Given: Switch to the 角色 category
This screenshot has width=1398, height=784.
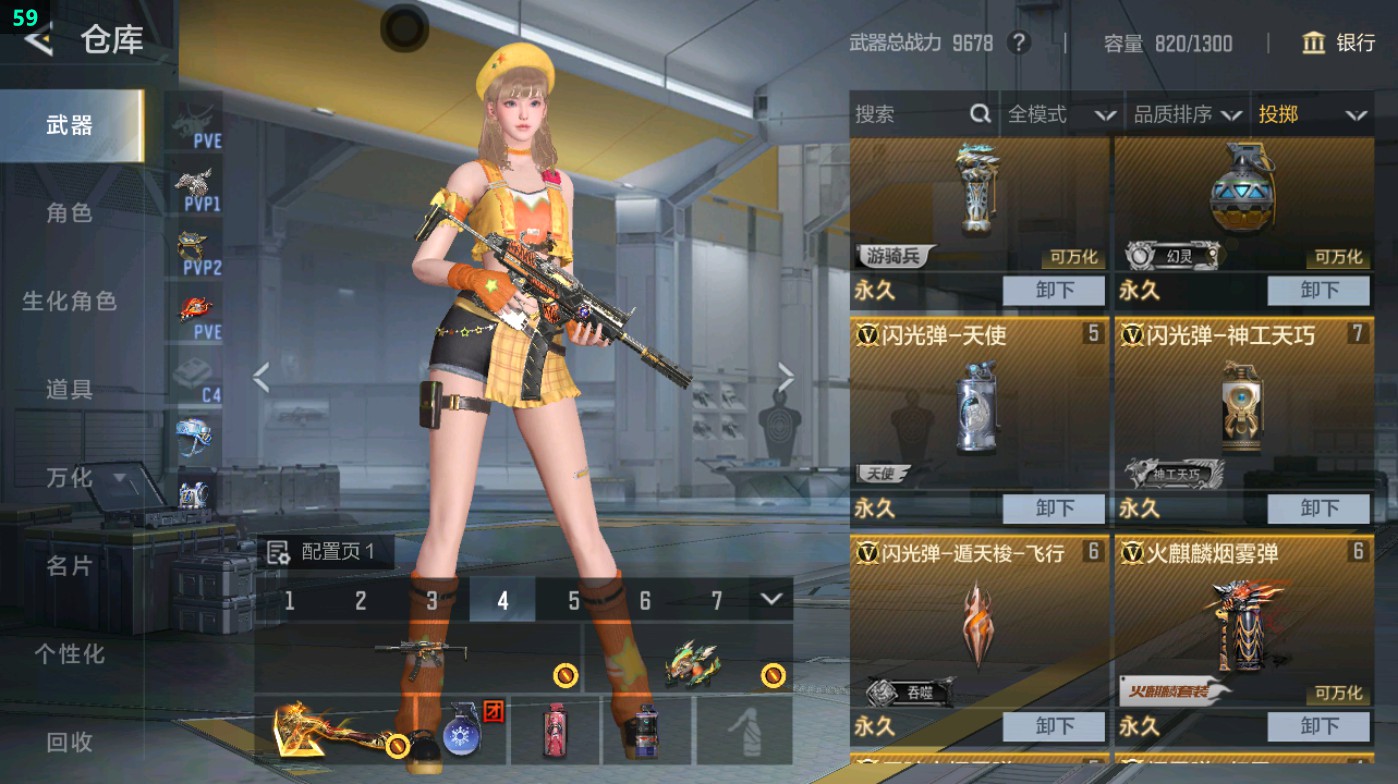Looking at the screenshot, I should [x=69, y=213].
